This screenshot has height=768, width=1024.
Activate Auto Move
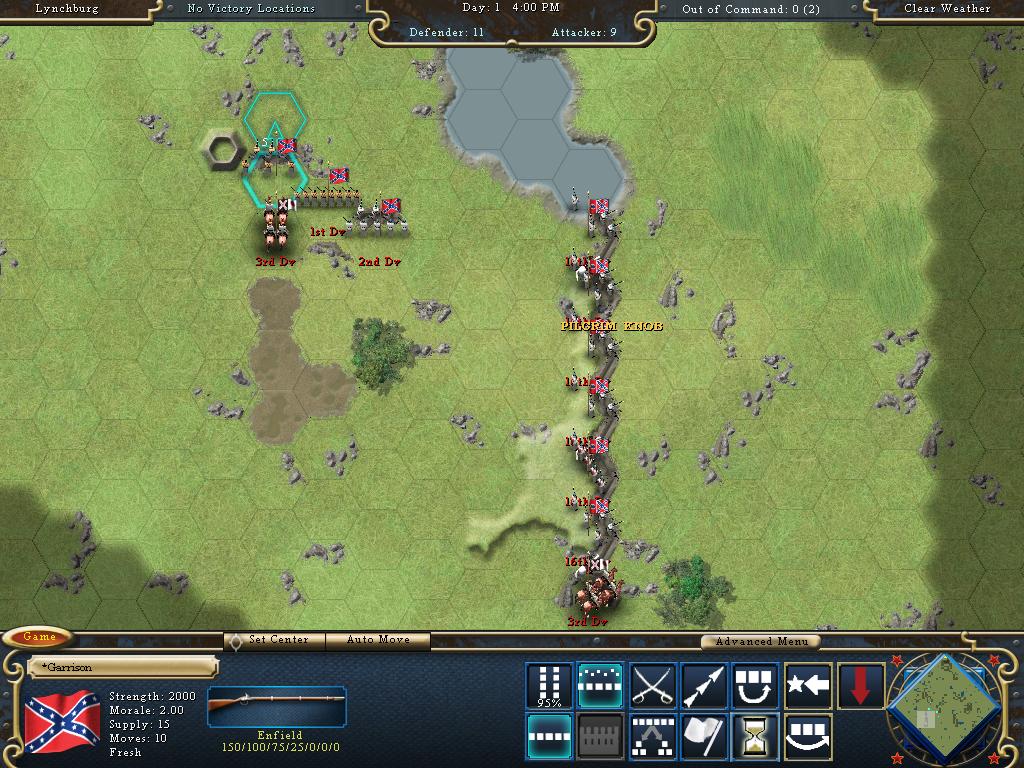pos(379,640)
